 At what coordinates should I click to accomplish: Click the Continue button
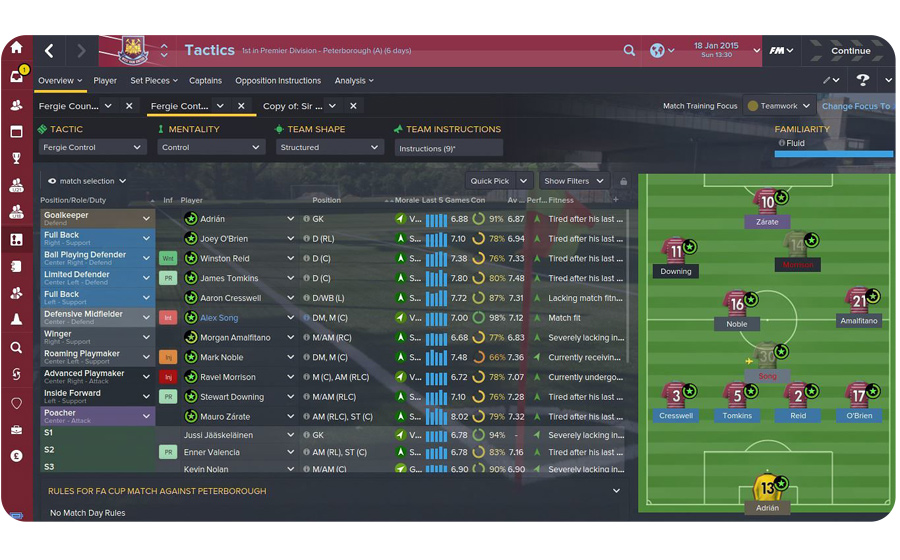pos(850,51)
